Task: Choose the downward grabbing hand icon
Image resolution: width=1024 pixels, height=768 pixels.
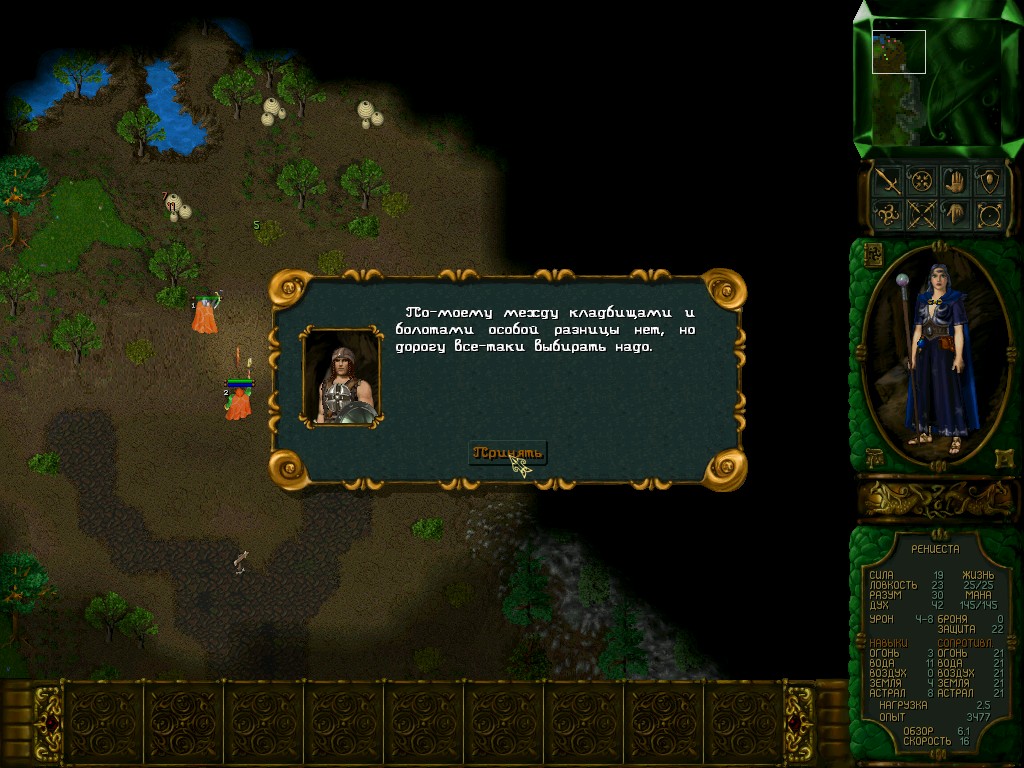Action: [x=955, y=214]
